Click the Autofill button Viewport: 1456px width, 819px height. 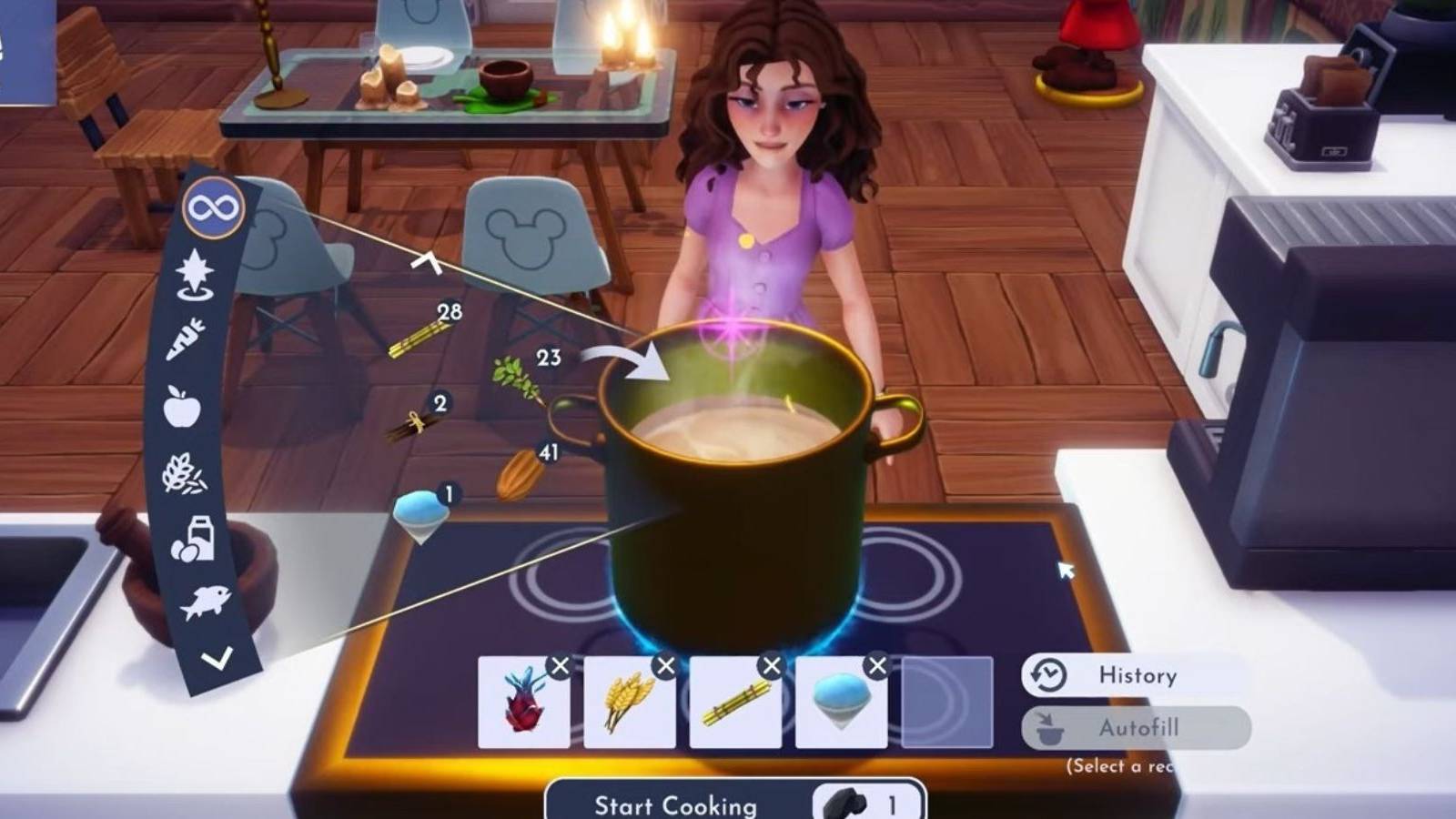coord(1138,728)
